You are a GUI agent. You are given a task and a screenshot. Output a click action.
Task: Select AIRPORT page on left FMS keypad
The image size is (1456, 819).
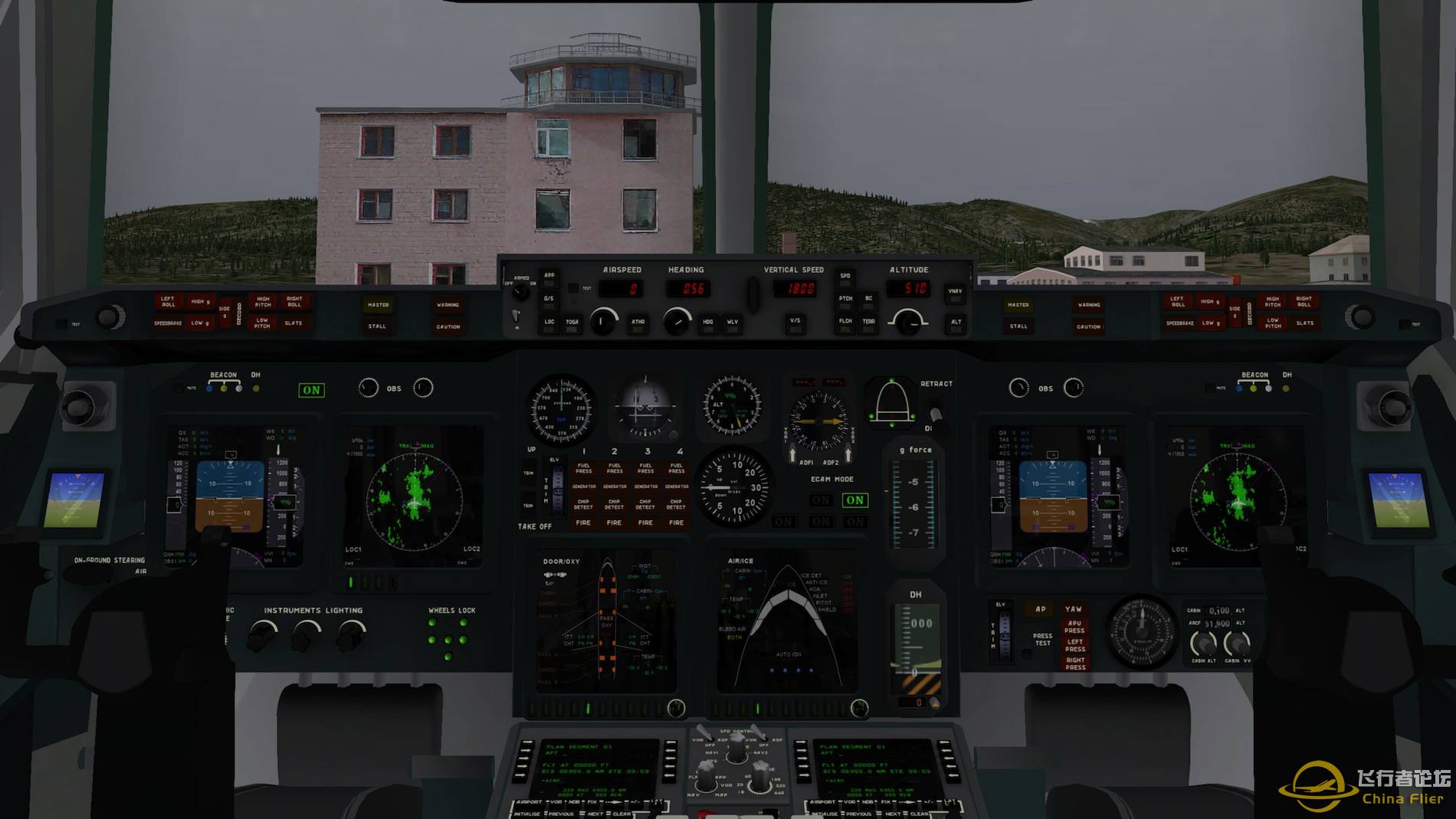[x=529, y=801]
